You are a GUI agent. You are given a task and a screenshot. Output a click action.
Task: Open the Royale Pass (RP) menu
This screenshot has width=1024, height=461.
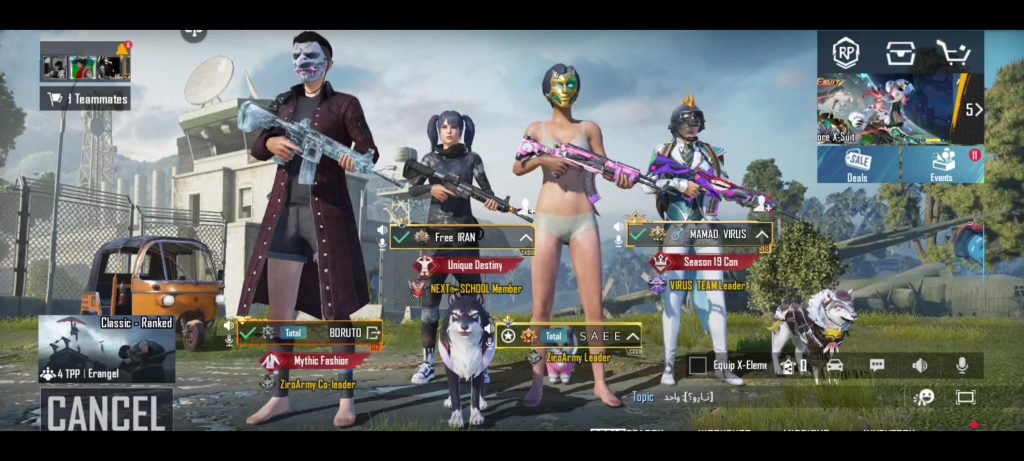pos(846,53)
